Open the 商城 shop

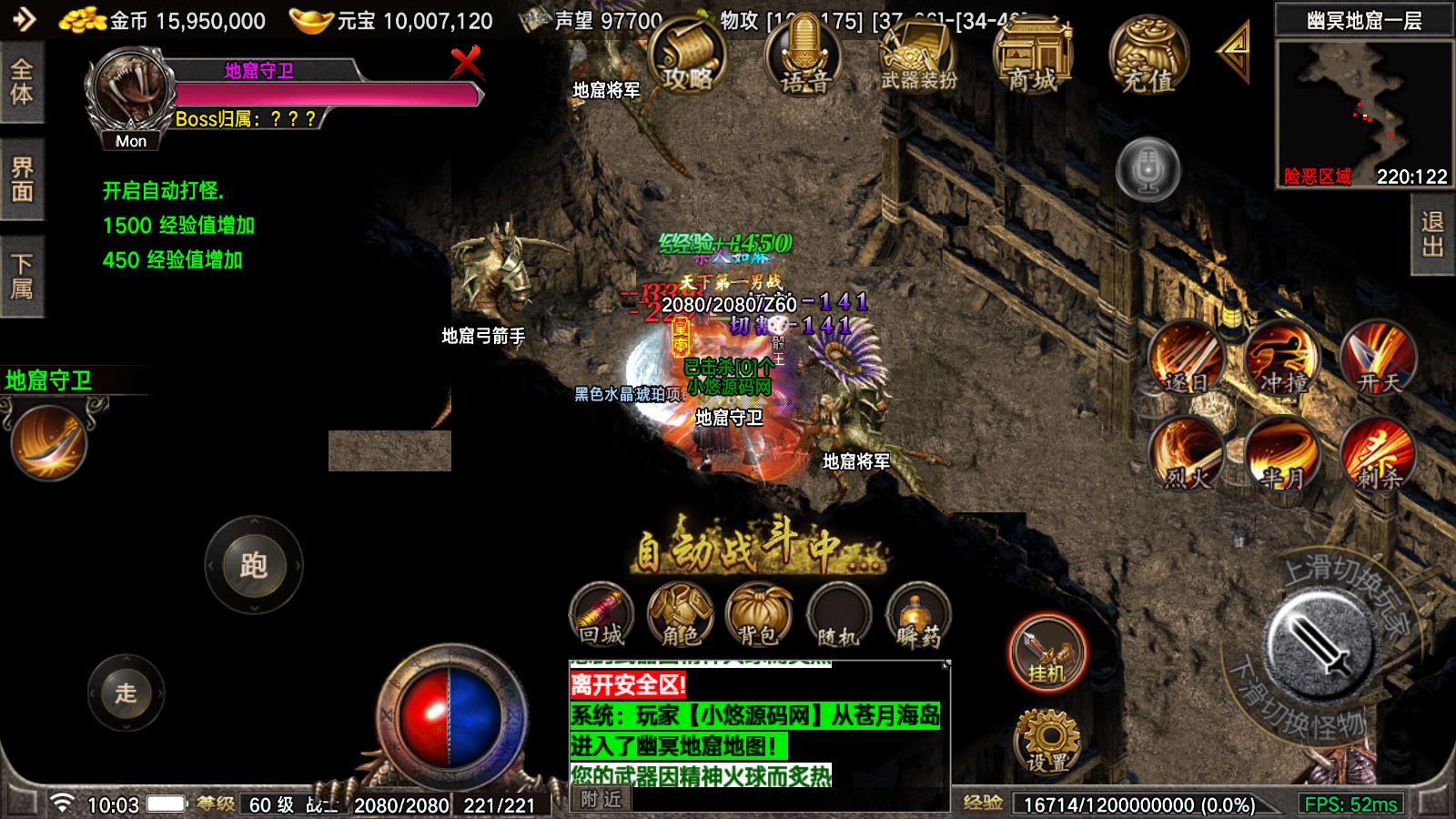1033,56
